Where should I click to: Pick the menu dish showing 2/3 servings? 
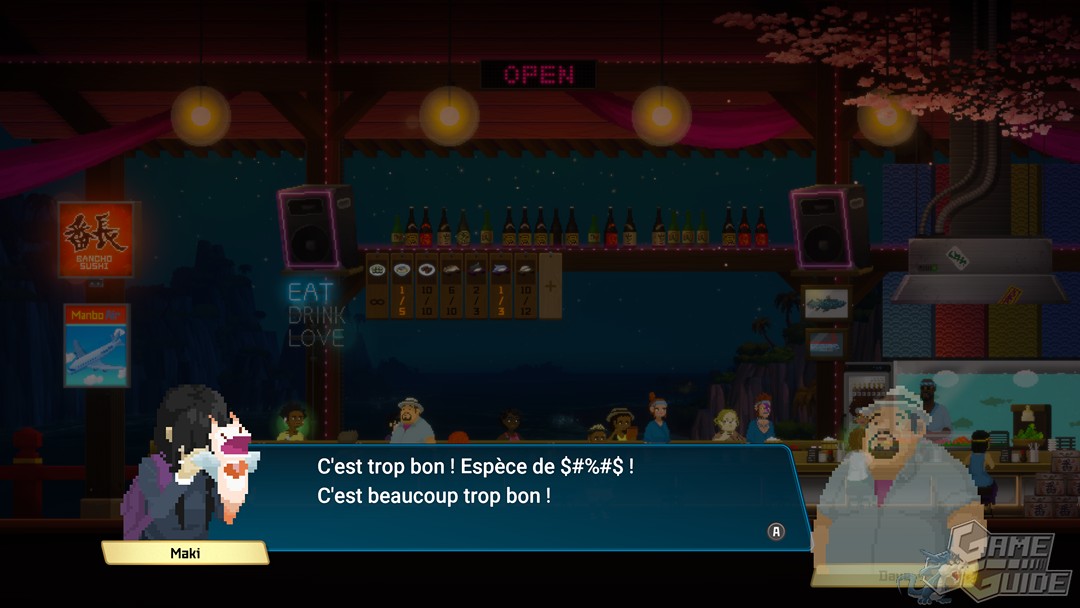[475, 286]
